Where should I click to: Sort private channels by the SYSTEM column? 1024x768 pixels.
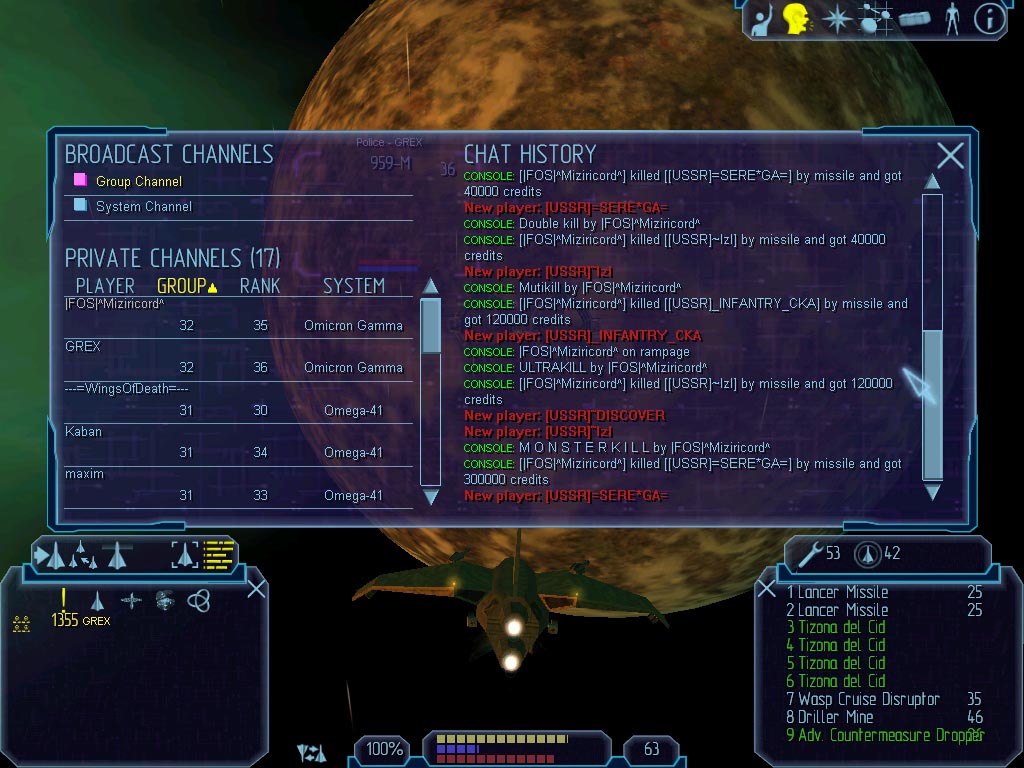click(353, 286)
